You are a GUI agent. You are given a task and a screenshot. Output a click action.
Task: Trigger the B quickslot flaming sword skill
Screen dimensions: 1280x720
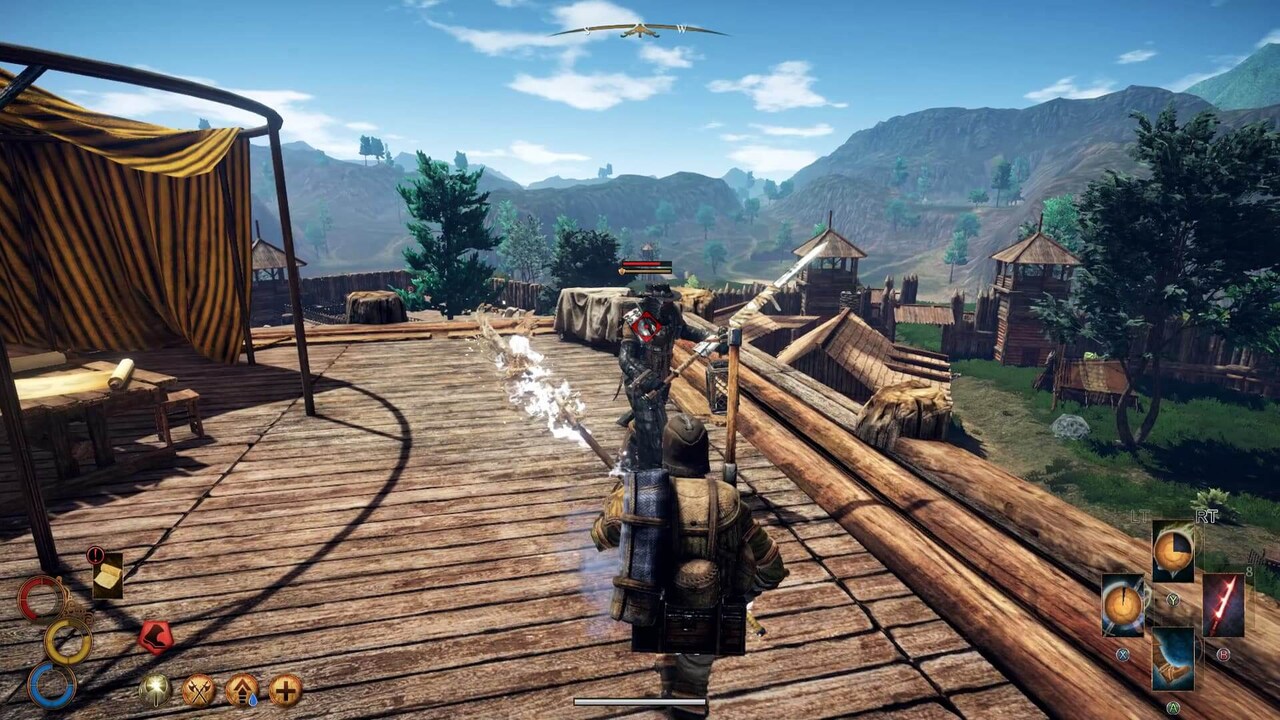coord(1223,604)
